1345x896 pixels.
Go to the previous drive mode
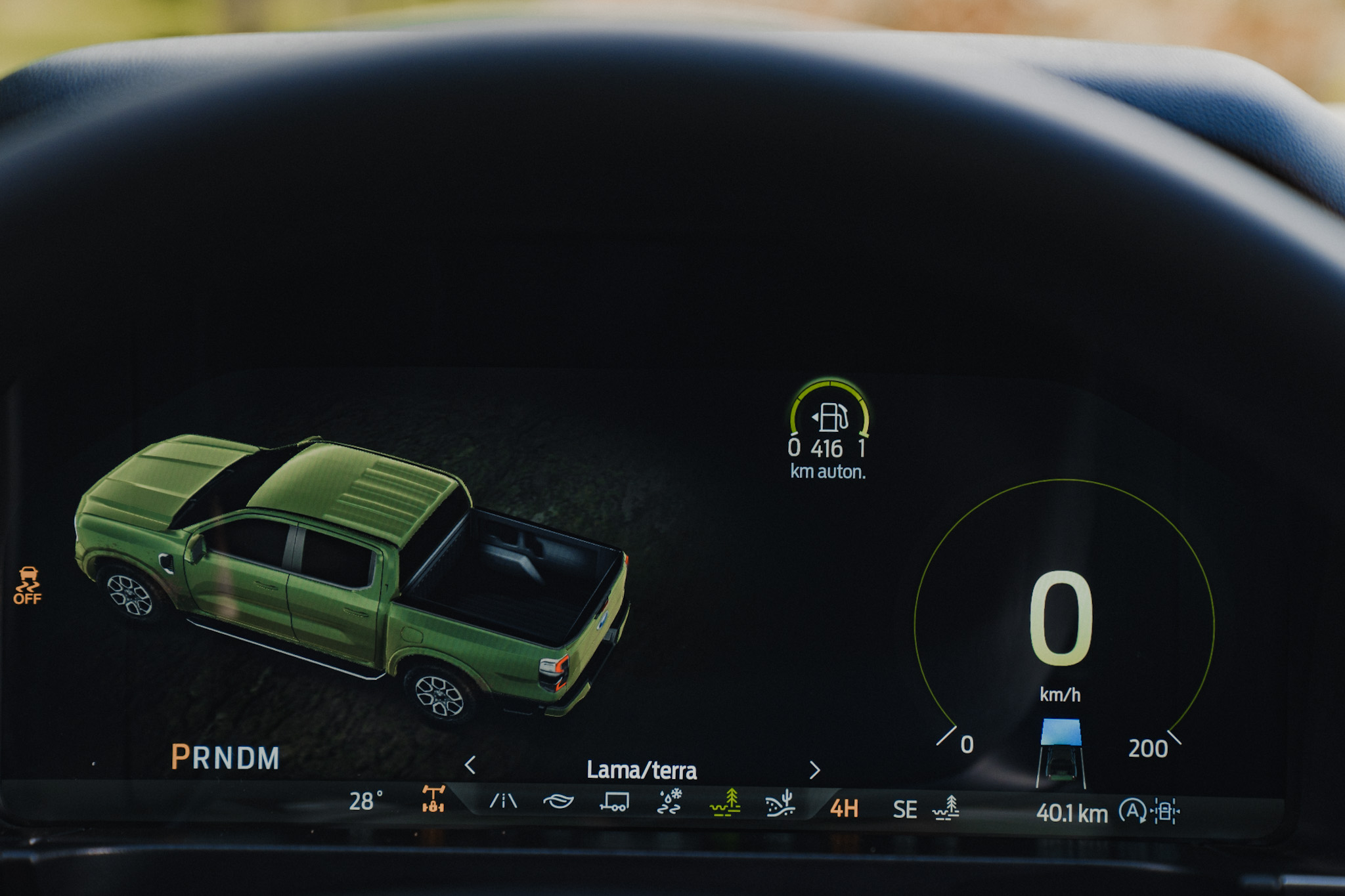[x=470, y=765]
